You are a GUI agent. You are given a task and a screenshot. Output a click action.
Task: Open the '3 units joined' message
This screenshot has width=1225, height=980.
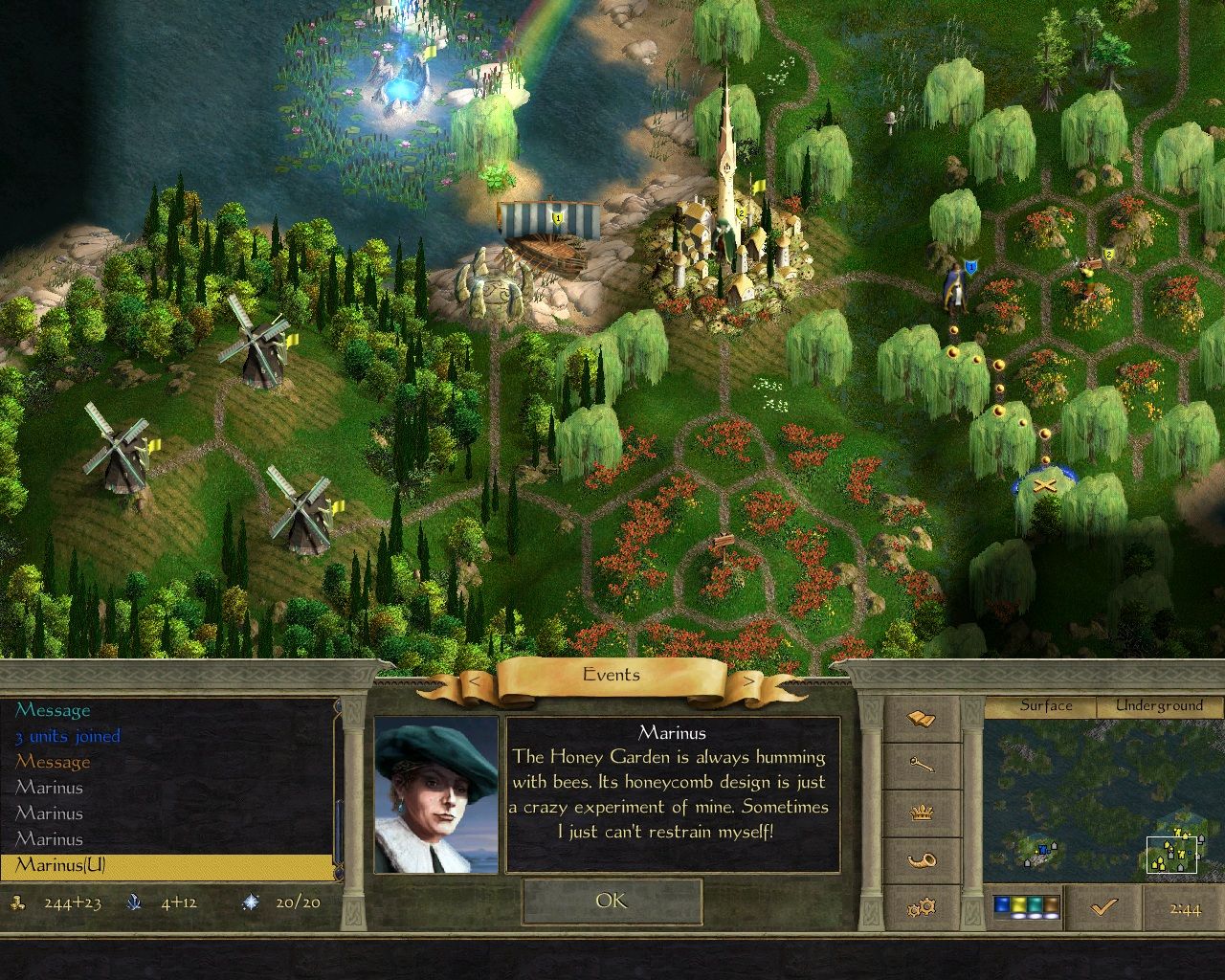coord(66,736)
